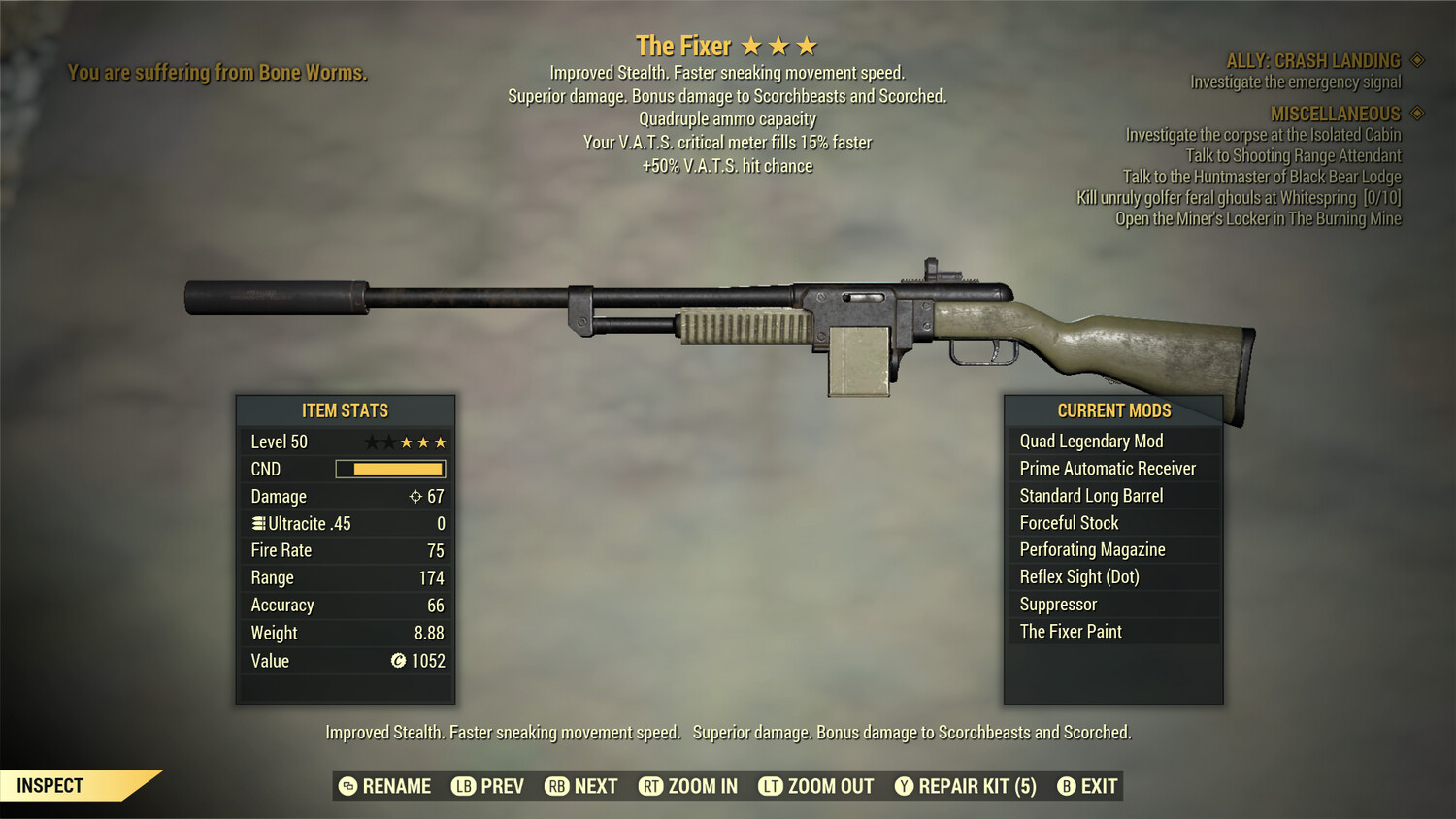Expand the Quad Legendary Mod entry
Screen dimensions: 1456x819
(x=1090, y=441)
